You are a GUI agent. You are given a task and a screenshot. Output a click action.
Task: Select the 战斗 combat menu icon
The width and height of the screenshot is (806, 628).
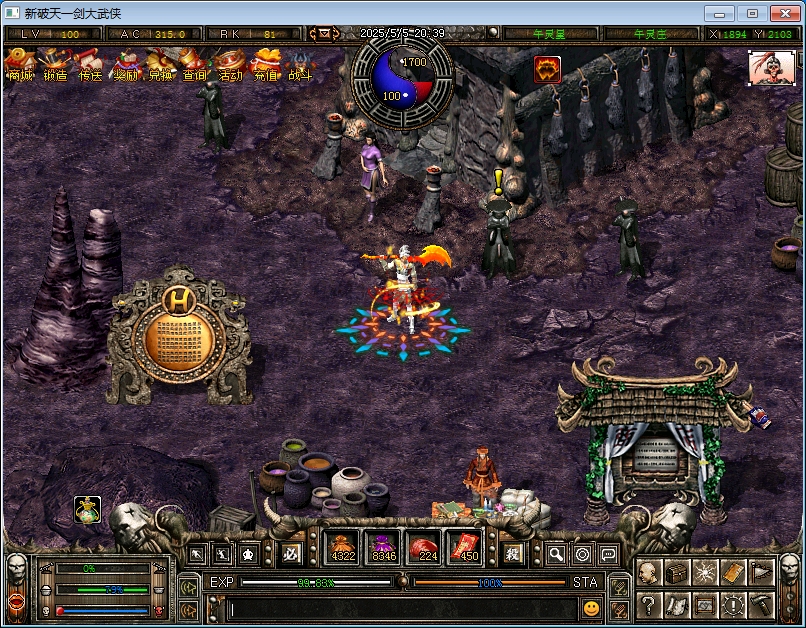(x=300, y=65)
